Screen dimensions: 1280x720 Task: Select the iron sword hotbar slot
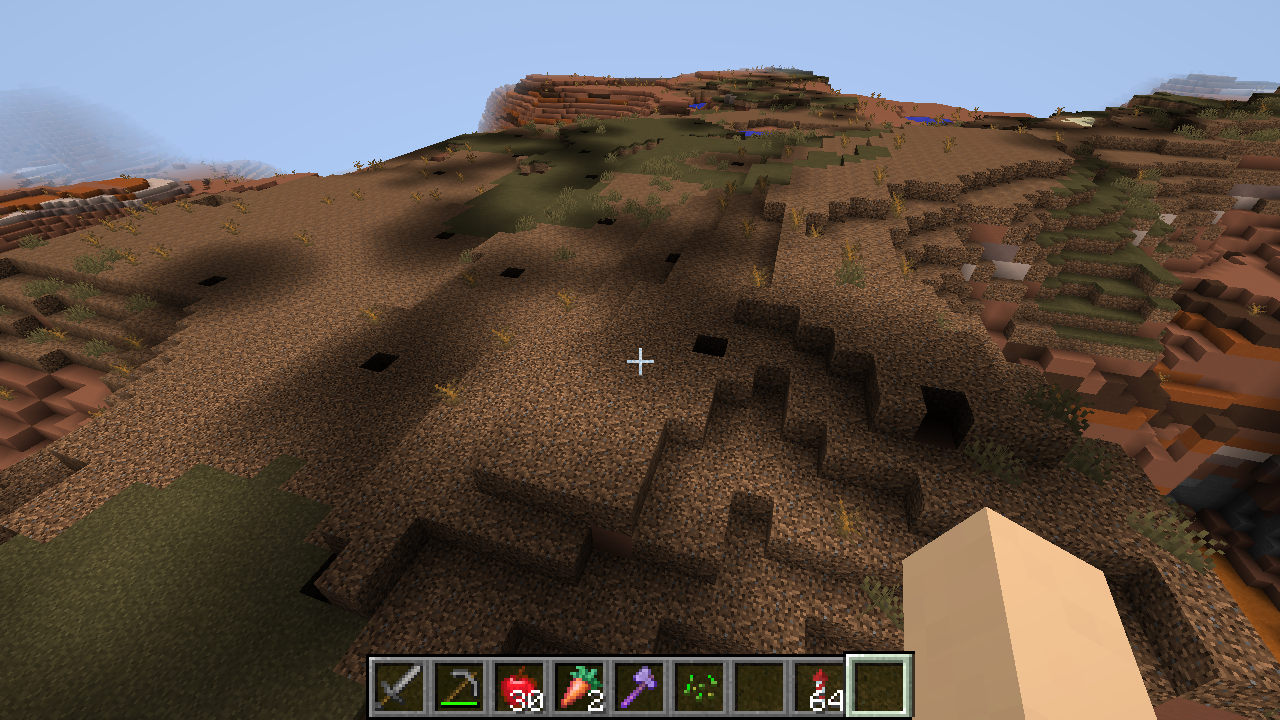(x=398, y=686)
